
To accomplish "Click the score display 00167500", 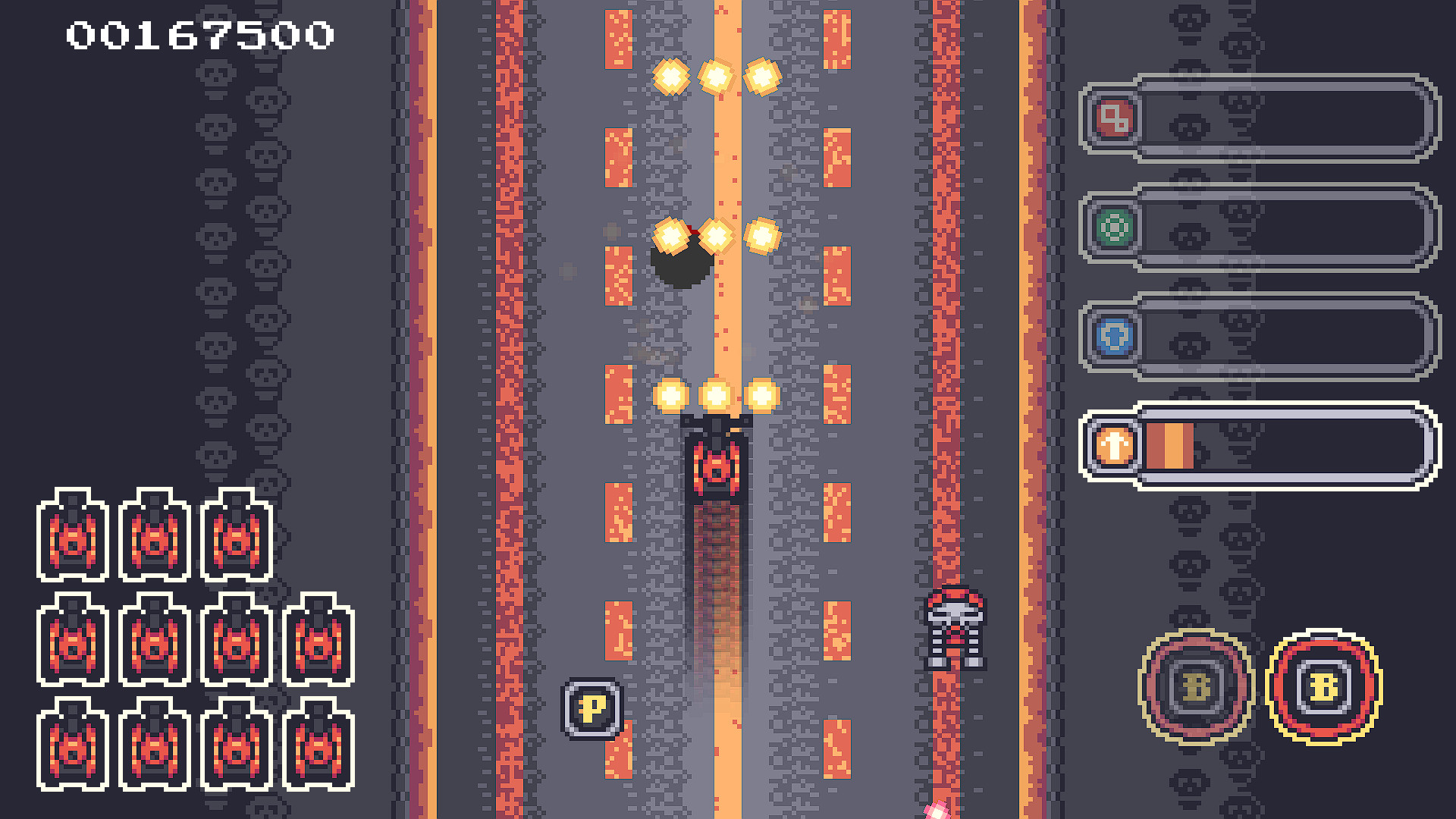I will 199,33.
